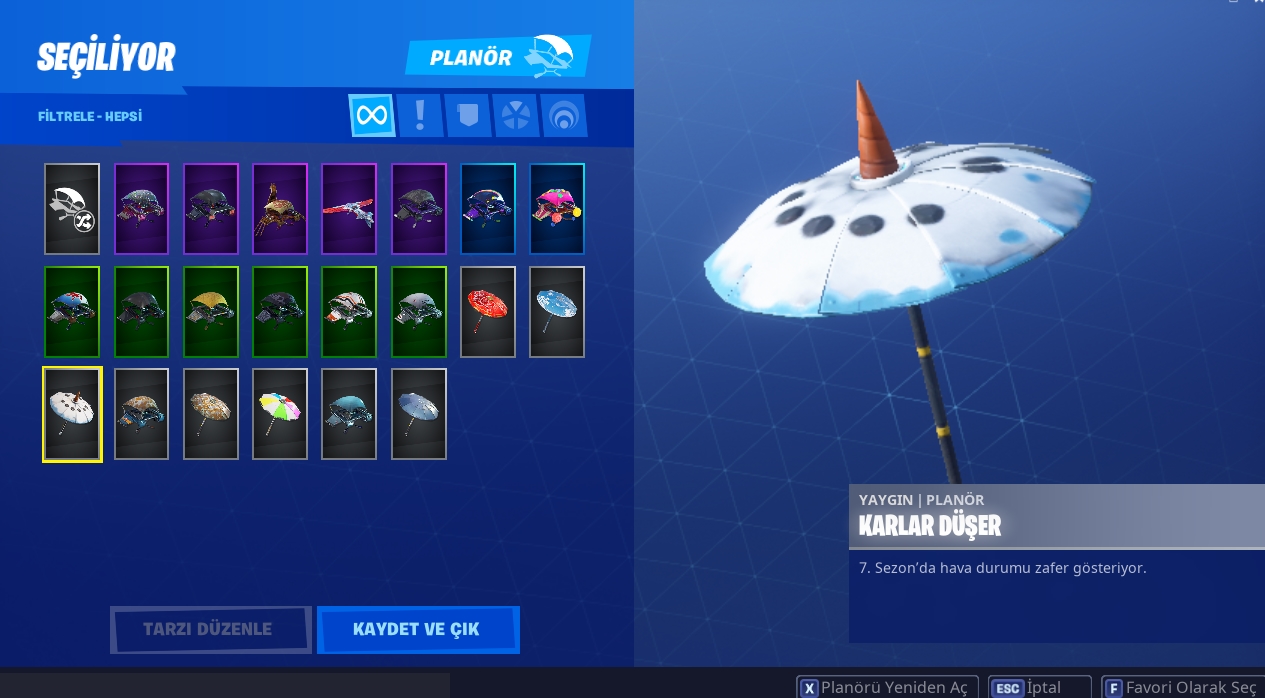Click the Planör category header
This screenshot has width=1265, height=698.
497,57
